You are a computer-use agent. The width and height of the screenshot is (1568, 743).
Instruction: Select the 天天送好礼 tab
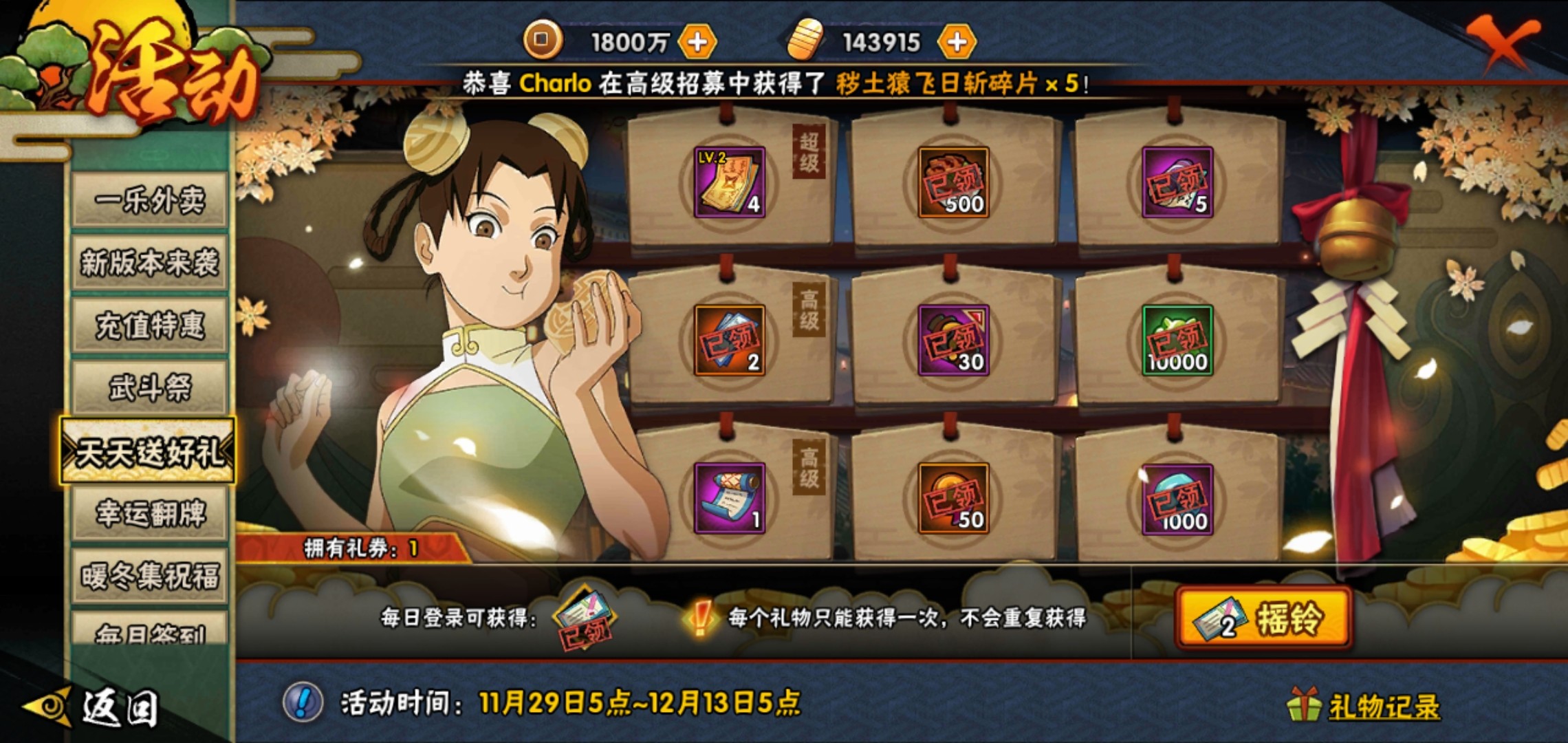coord(149,451)
